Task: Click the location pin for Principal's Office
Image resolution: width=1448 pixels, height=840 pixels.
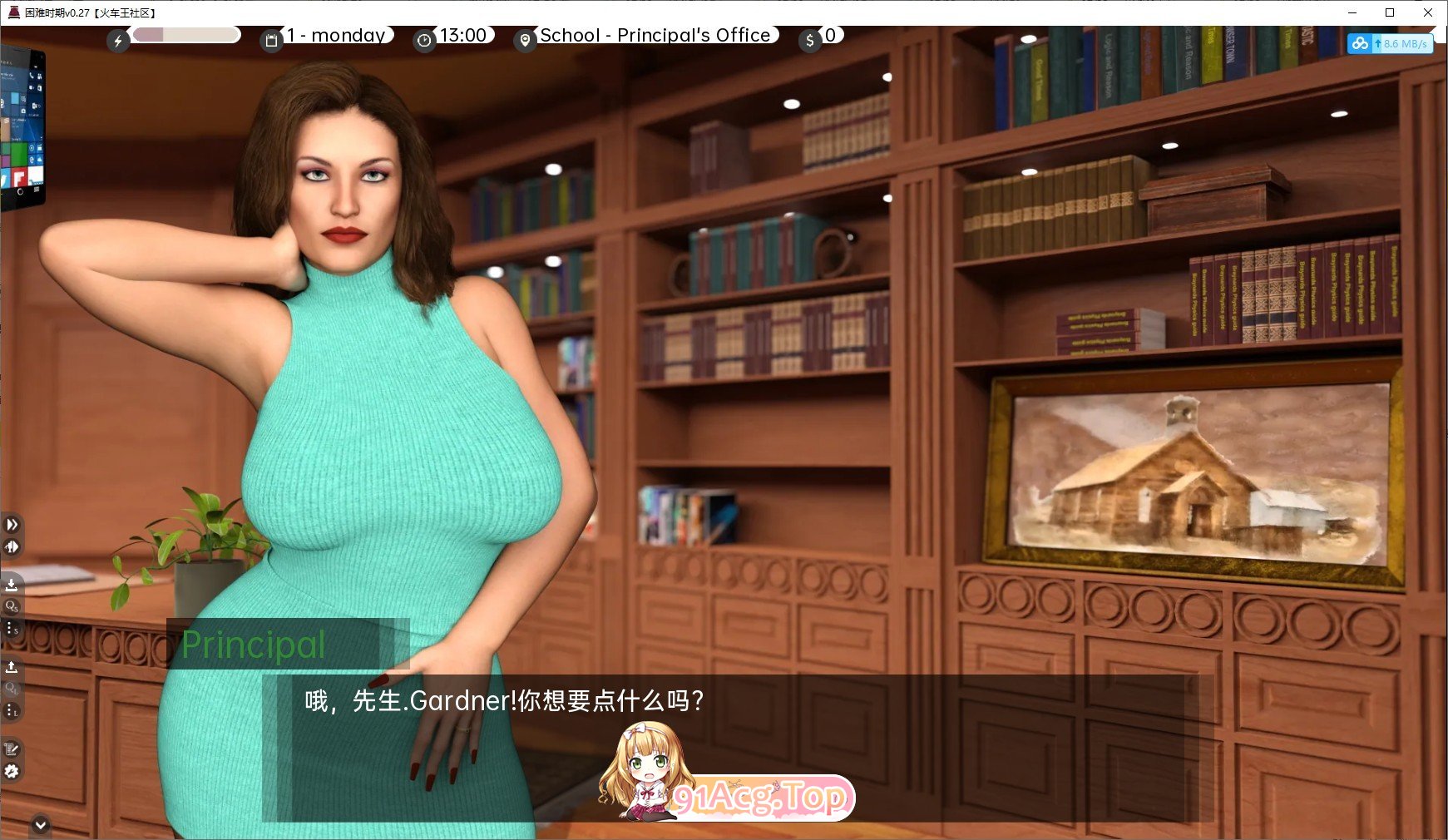Action: [x=525, y=40]
